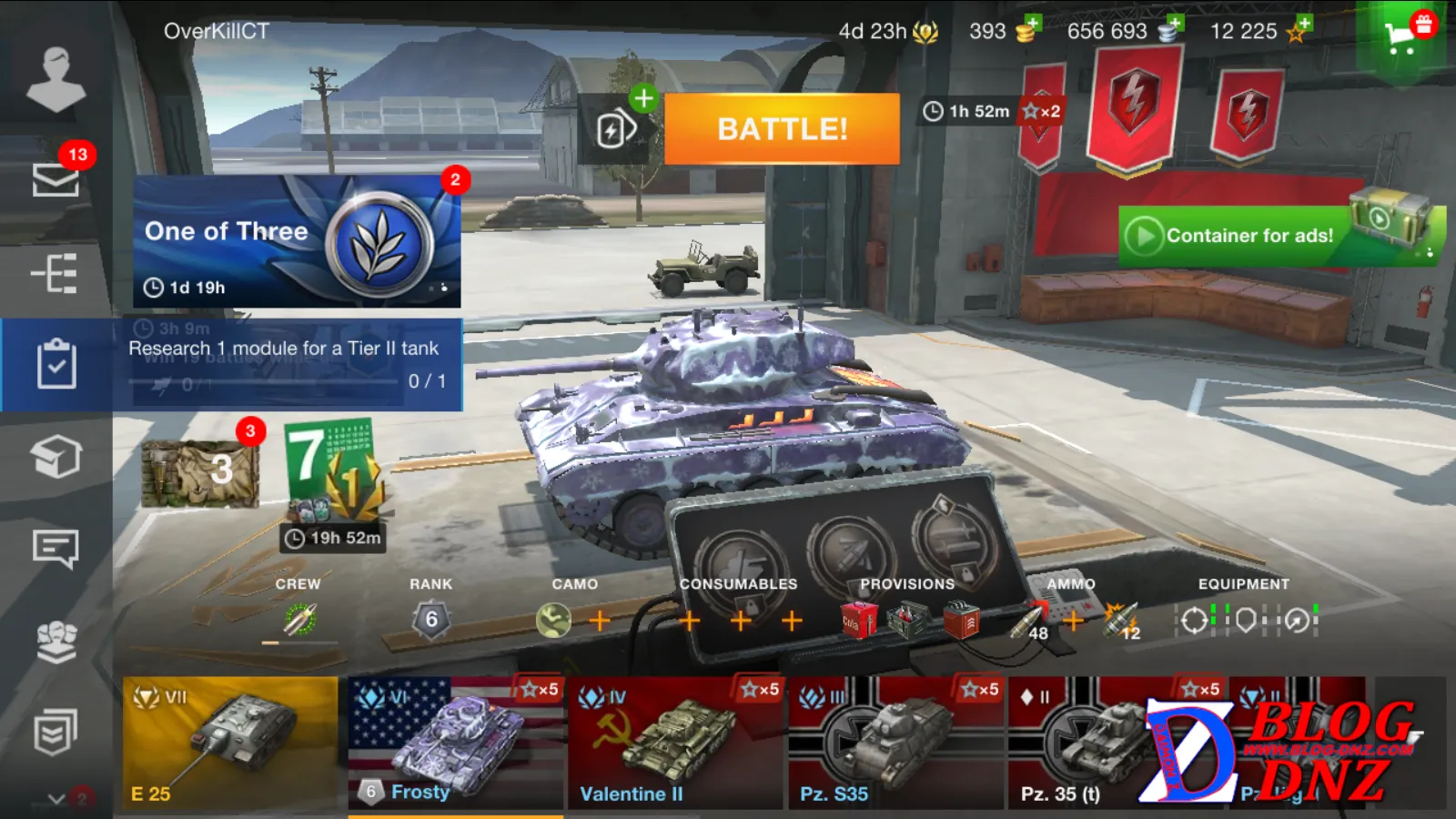This screenshot has width=1456, height=819.
Task: Open the missions clipboard tab
Action: [x=56, y=364]
